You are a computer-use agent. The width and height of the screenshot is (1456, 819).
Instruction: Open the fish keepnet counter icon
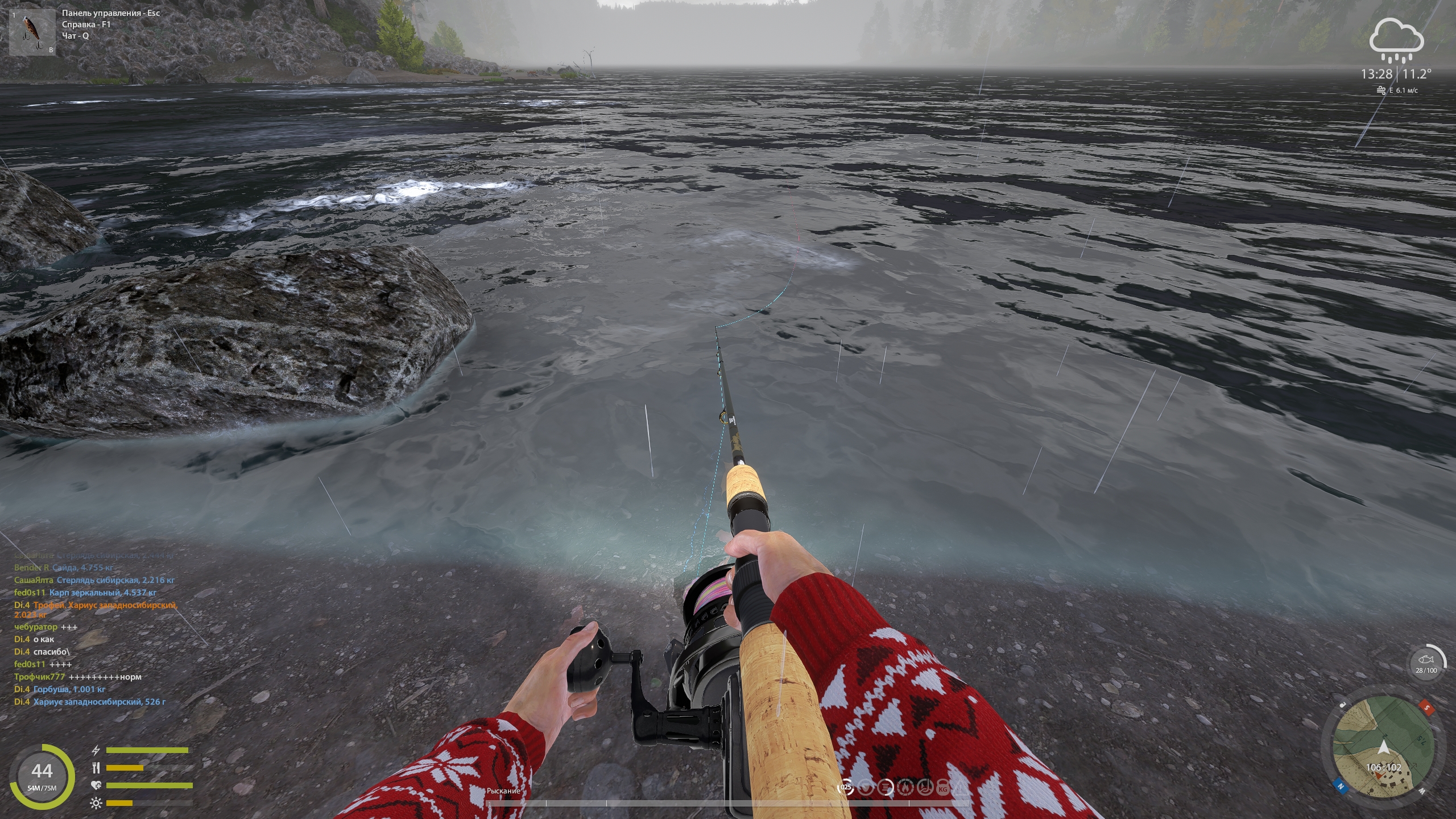tap(1426, 661)
